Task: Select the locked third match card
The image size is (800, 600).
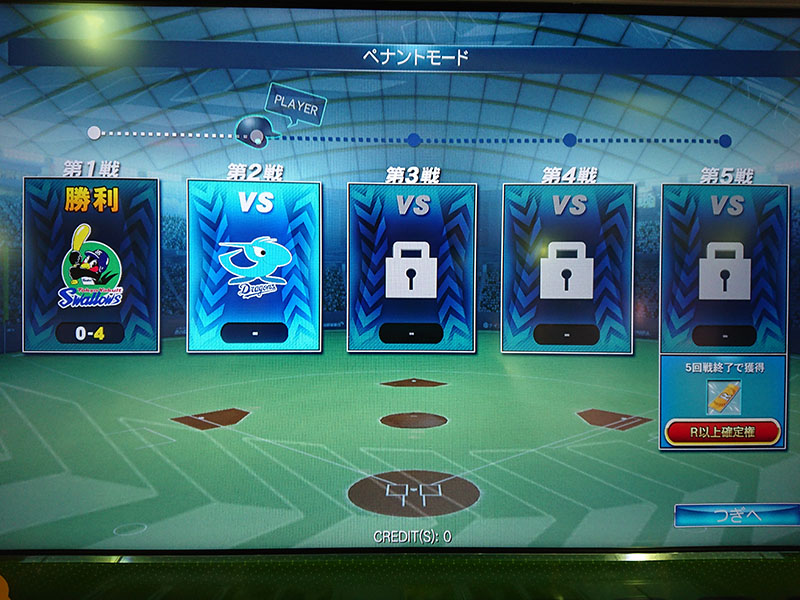Action: click(413, 267)
